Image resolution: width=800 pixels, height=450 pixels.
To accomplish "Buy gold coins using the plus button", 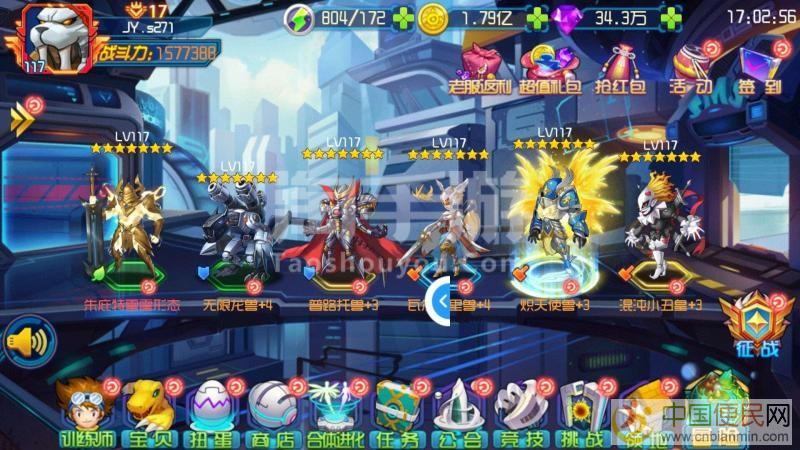I will pos(538,18).
